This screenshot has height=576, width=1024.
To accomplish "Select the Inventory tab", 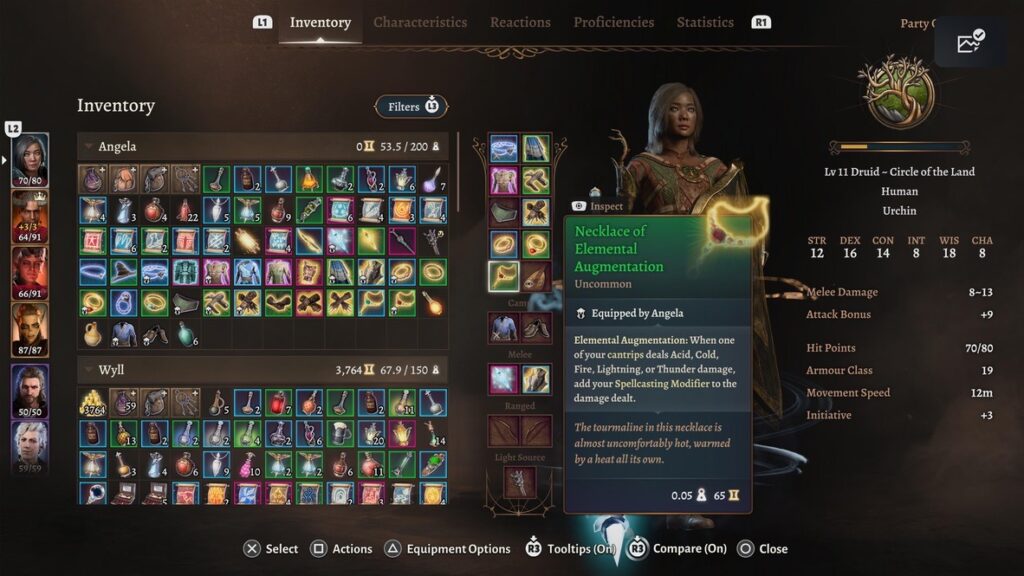I will pos(320,22).
